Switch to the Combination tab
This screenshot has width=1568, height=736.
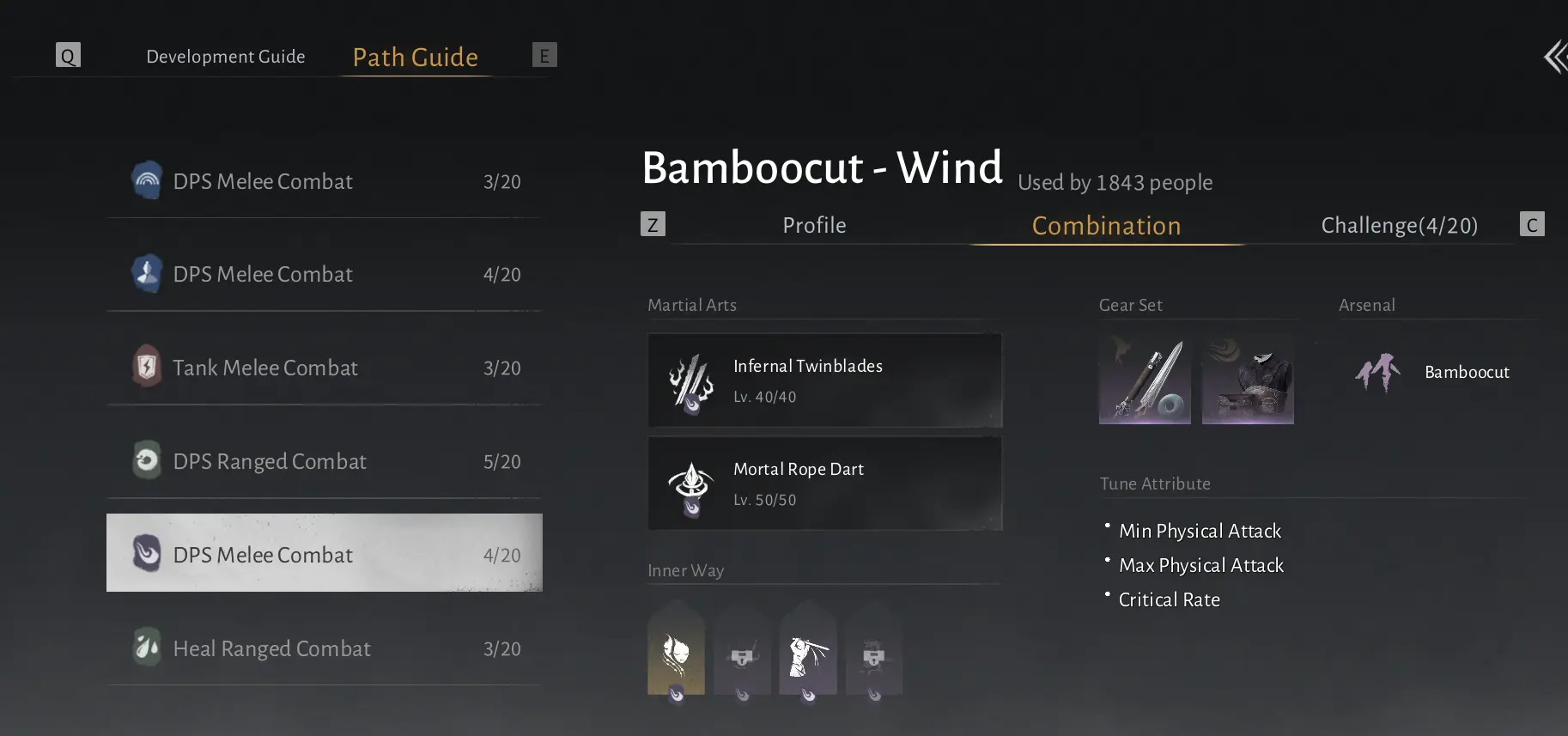pos(1106,225)
